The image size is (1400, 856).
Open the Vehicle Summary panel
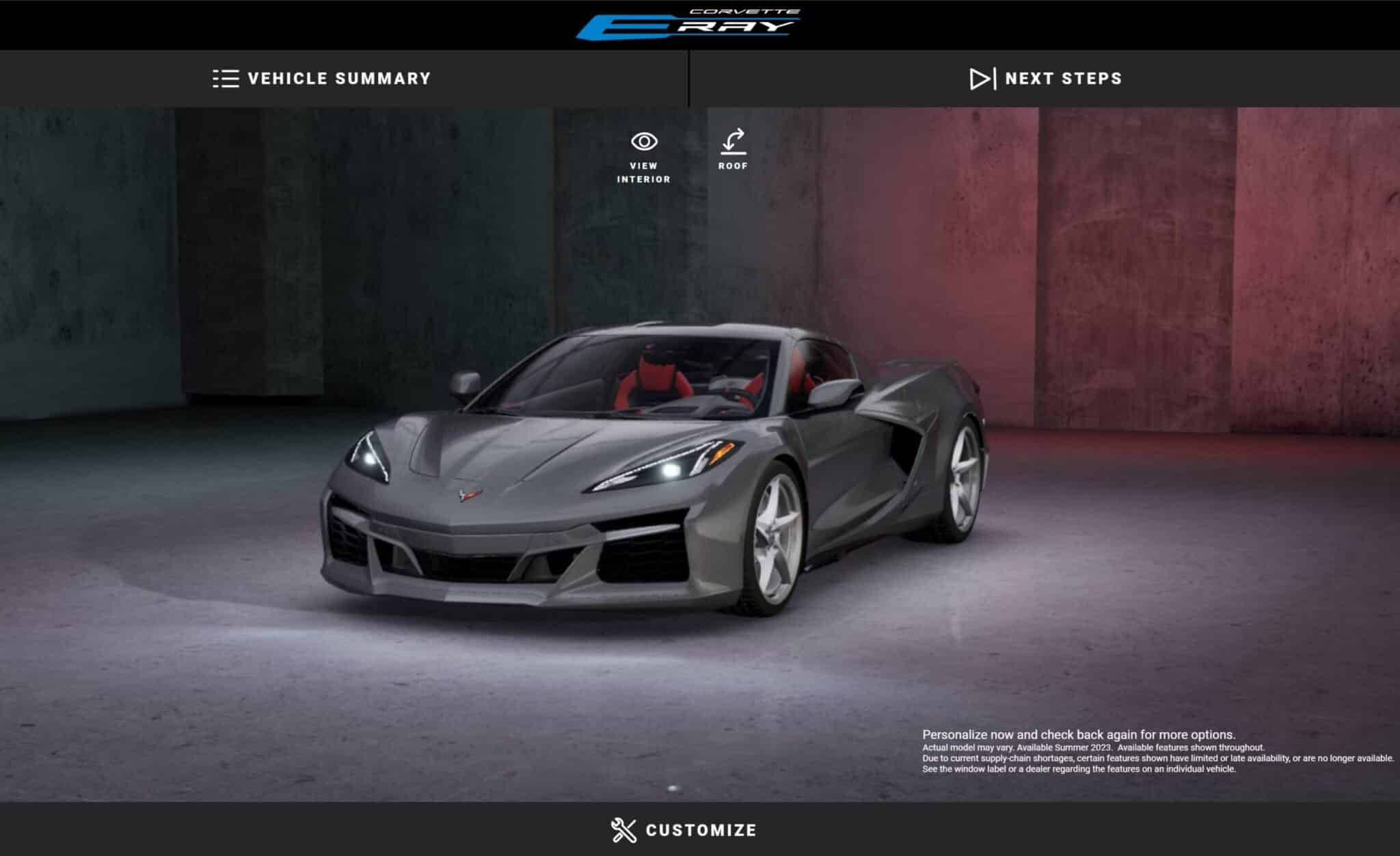[x=322, y=79]
